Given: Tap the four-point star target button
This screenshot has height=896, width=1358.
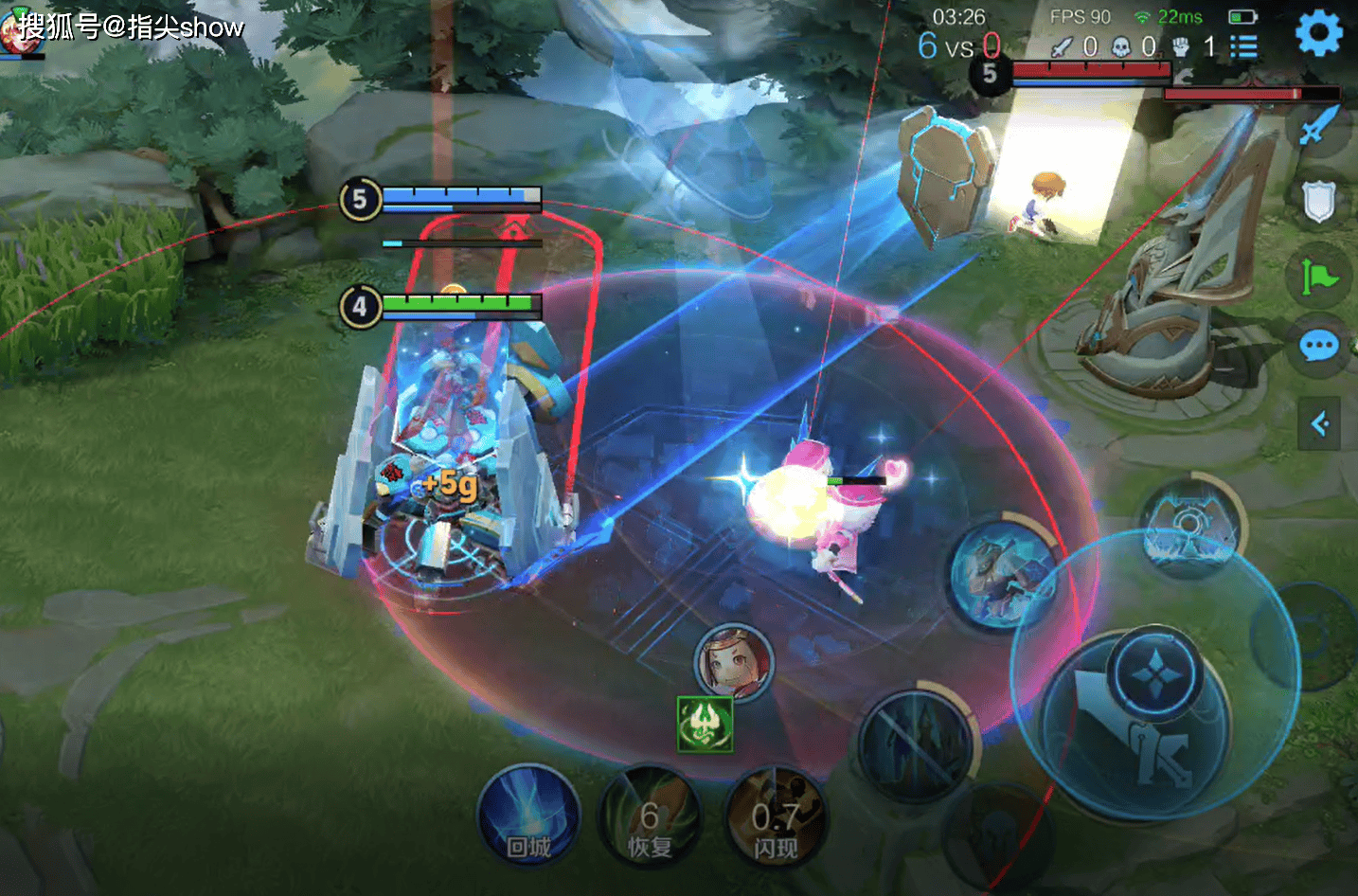Looking at the screenshot, I should pos(1155,674).
